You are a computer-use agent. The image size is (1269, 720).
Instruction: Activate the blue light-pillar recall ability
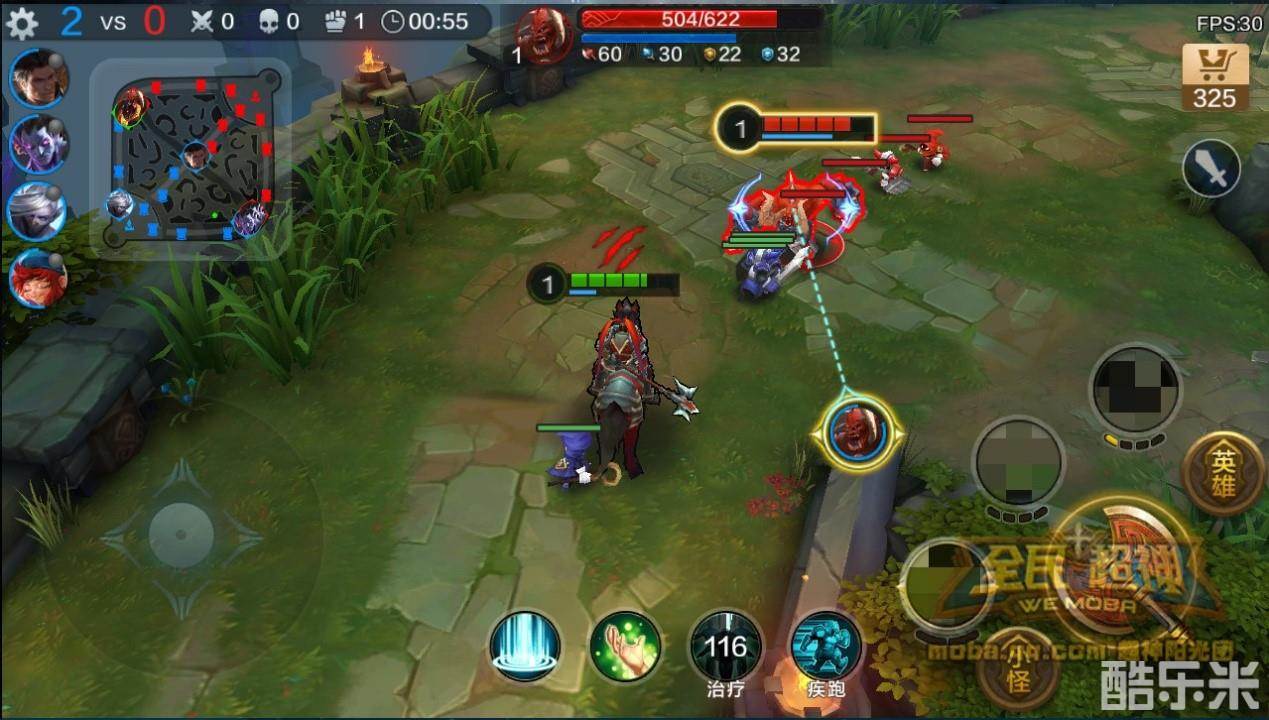tap(525, 646)
